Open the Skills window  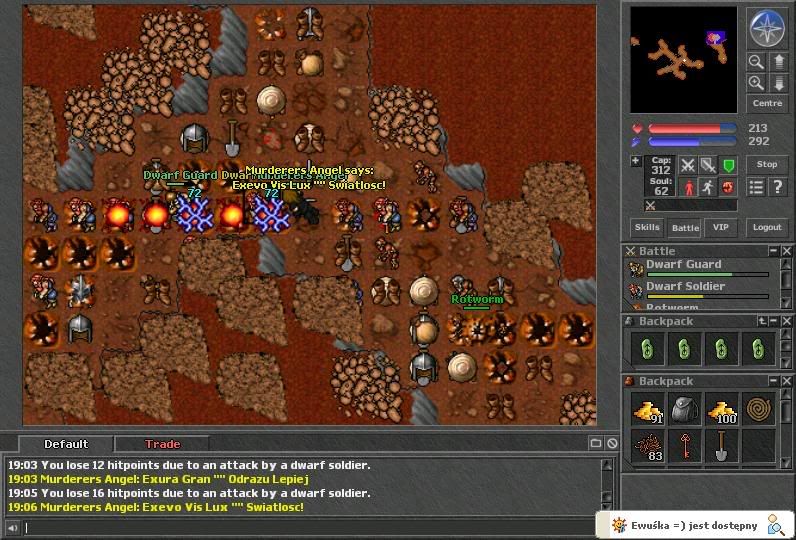pos(647,228)
